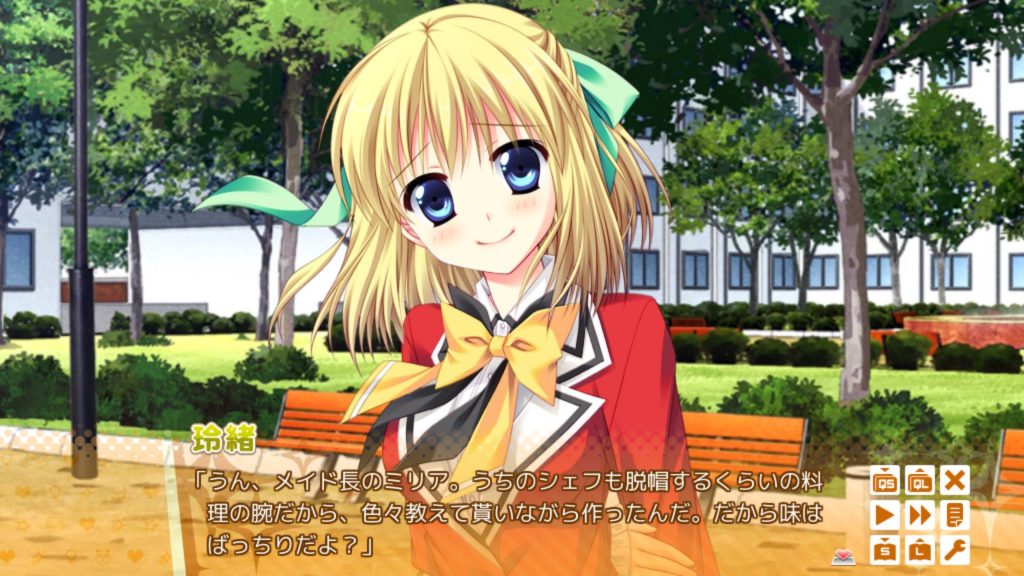Skip text with the double arrow button

pos(920,515)
